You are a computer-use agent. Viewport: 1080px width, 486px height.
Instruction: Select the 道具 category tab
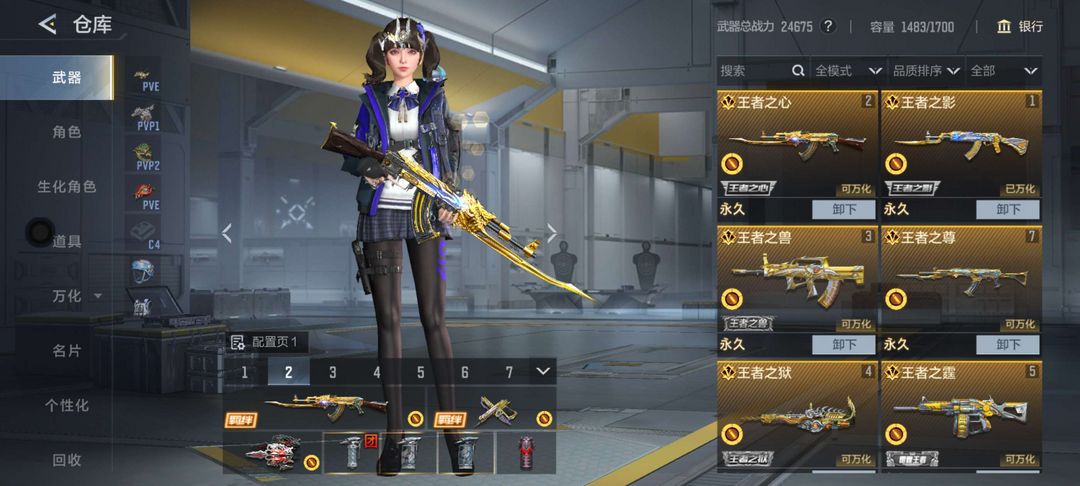point(67,241)
